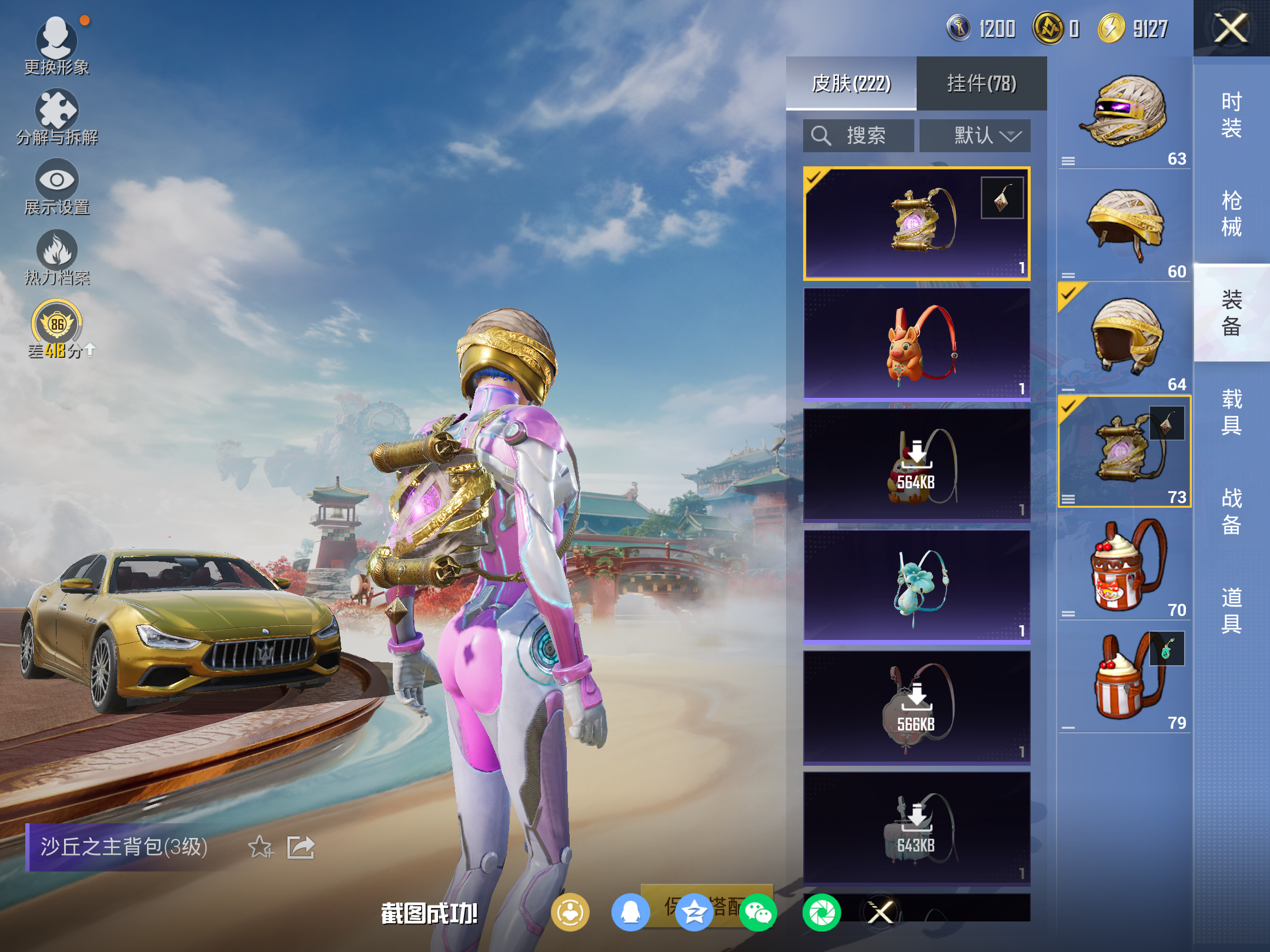Screen dimensions: 1270x952
Task: Select the mummy helmet with purple visor
Action: point(1124,112)
